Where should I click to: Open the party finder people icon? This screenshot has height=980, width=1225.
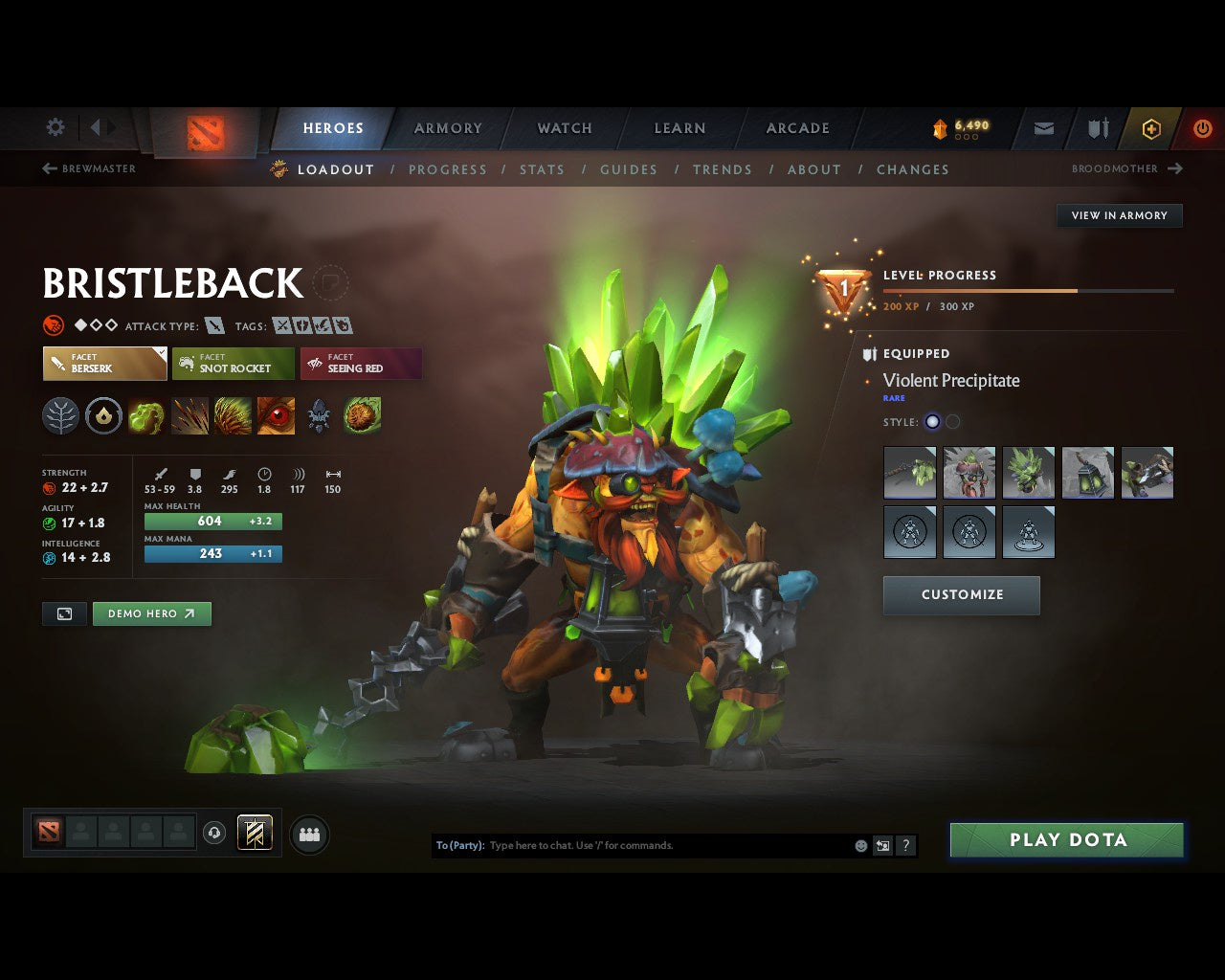click(308, 834)
